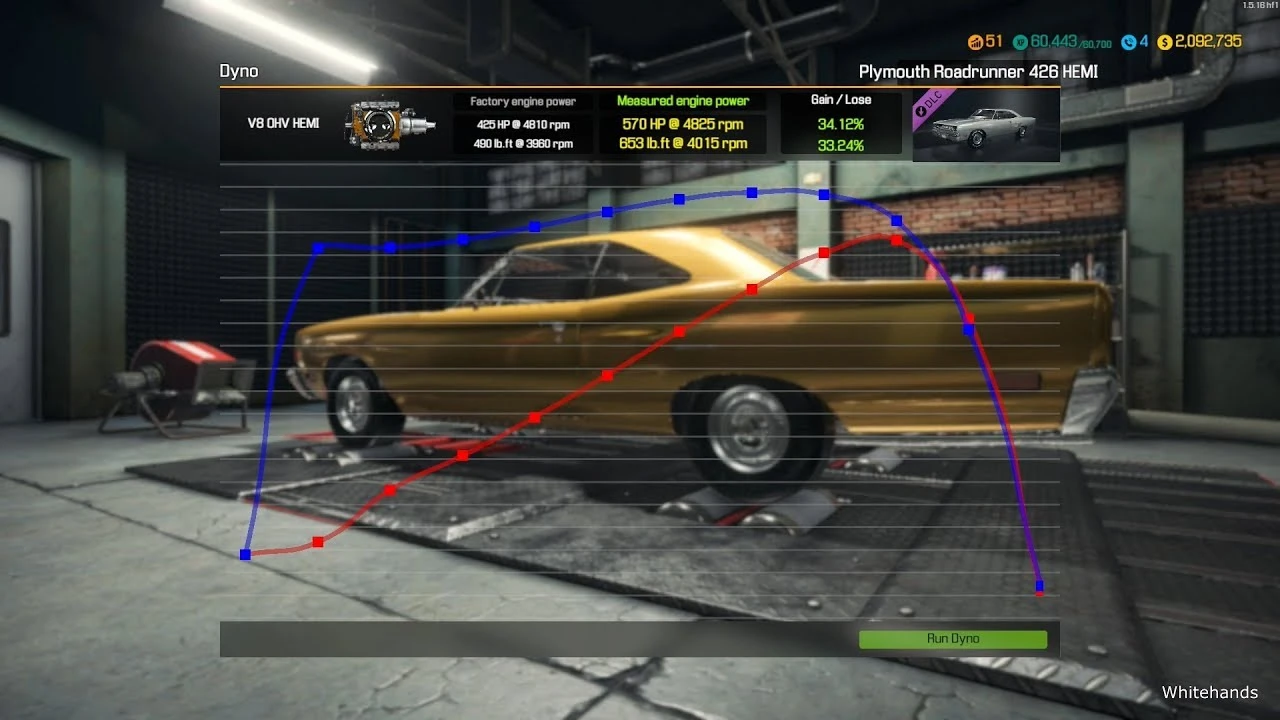Click the Whitehands watermark text
The width and height of the screenshot is (1280, 720).
[1210, 692]
